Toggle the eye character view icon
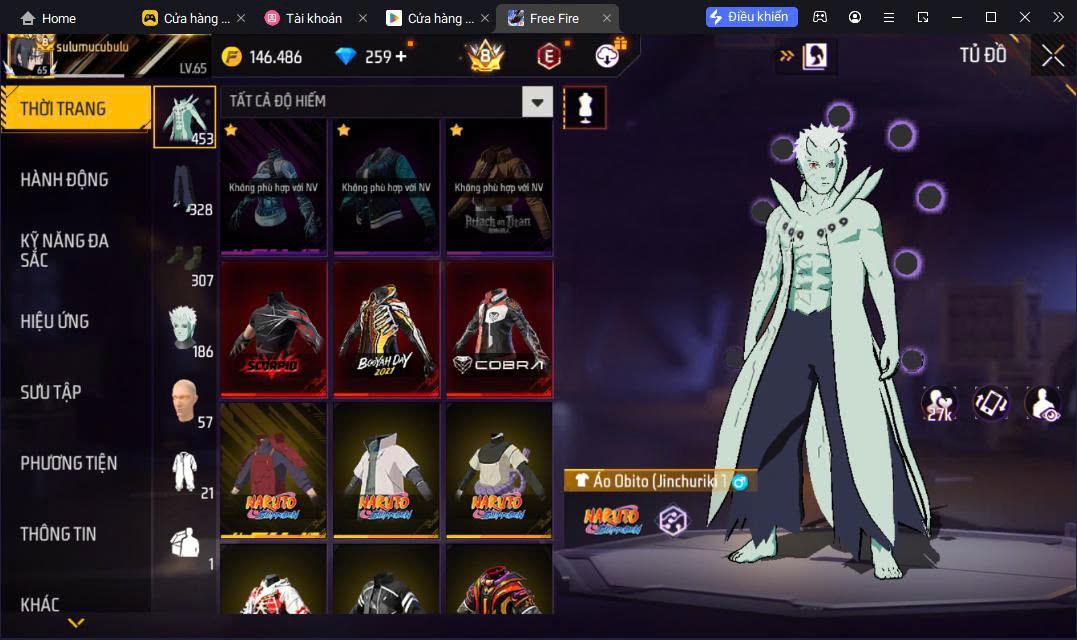1077x640 pixels. pos(1044,403)
